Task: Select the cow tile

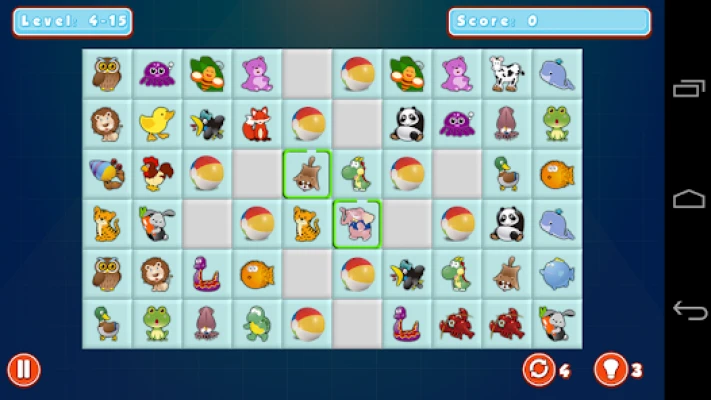Action: [507, 74]
